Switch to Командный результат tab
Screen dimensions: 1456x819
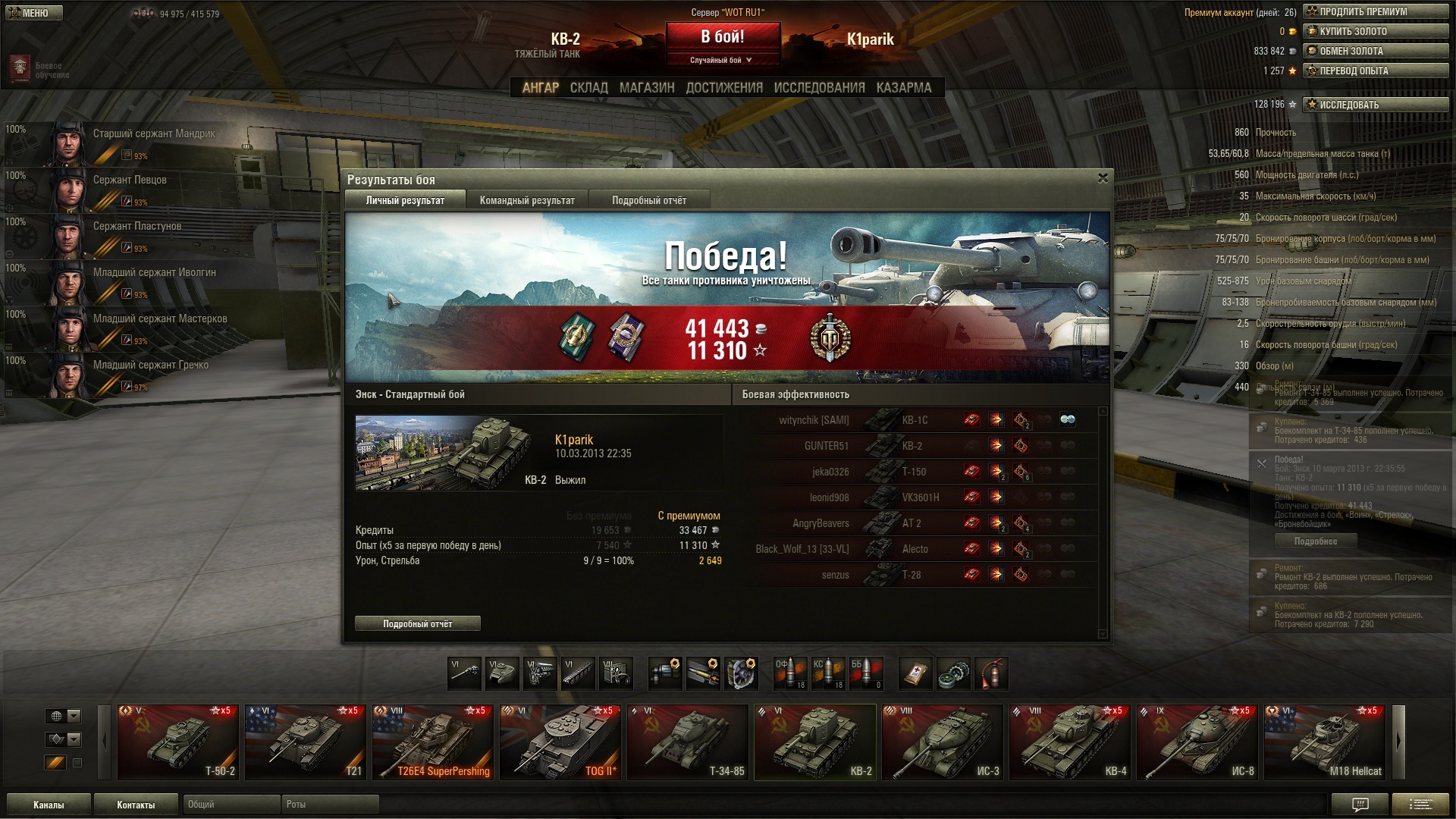click(527, 200)
